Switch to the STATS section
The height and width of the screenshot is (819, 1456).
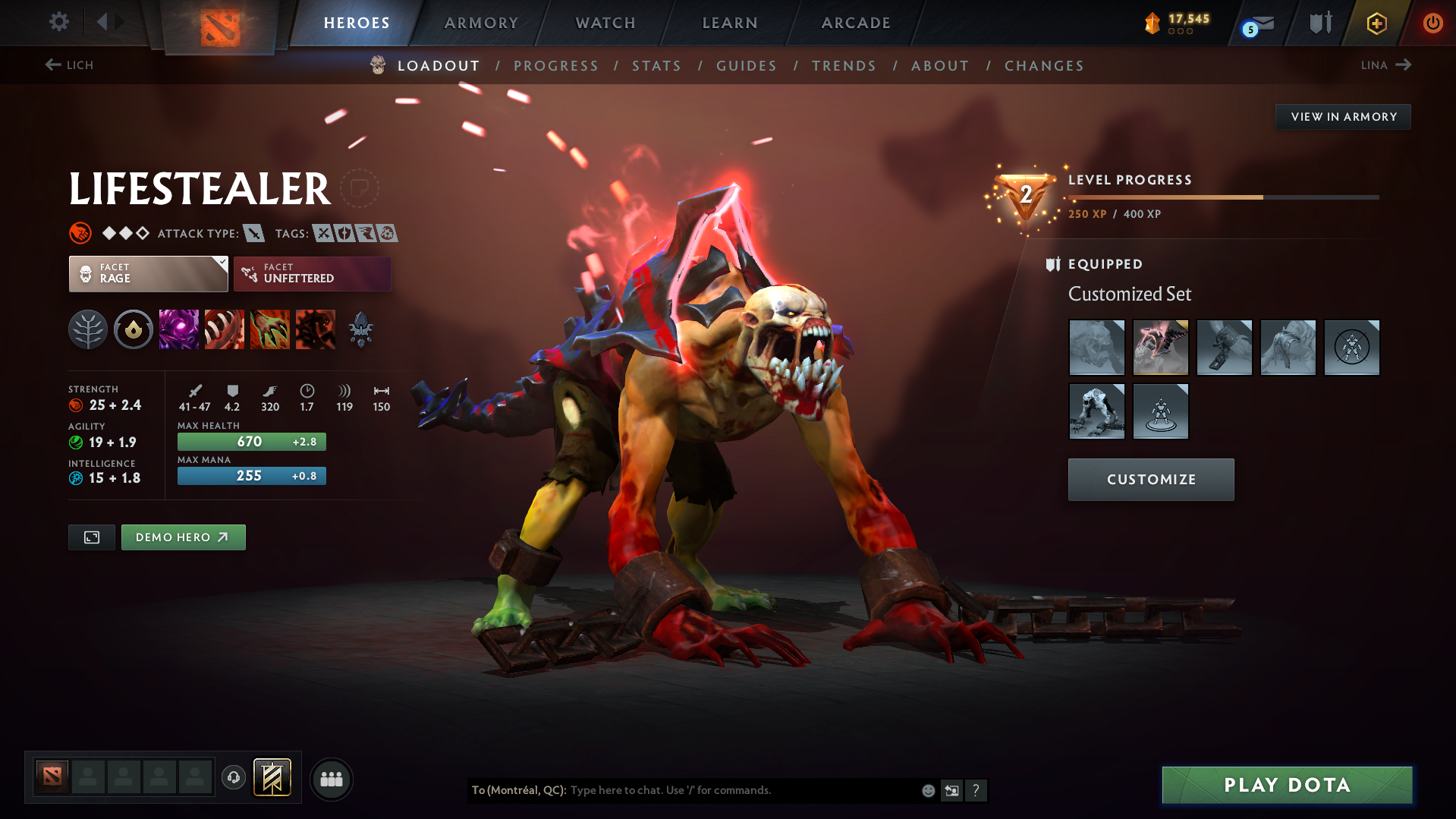click(x=656, y=66)
